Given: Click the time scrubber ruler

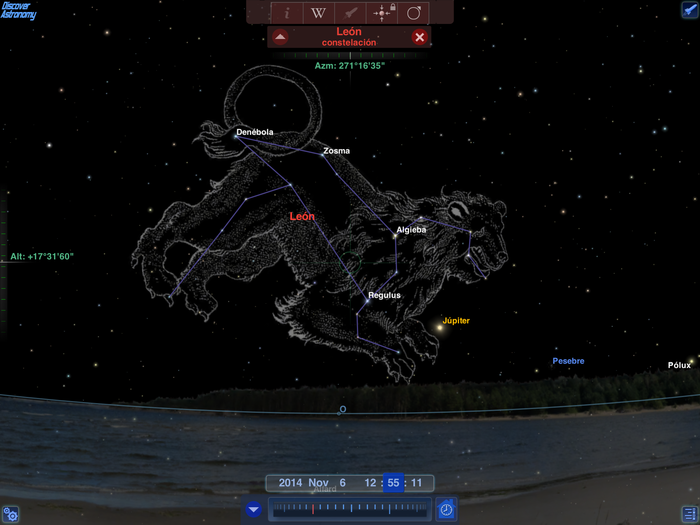Looking at the screenshot, I should 350,509.
